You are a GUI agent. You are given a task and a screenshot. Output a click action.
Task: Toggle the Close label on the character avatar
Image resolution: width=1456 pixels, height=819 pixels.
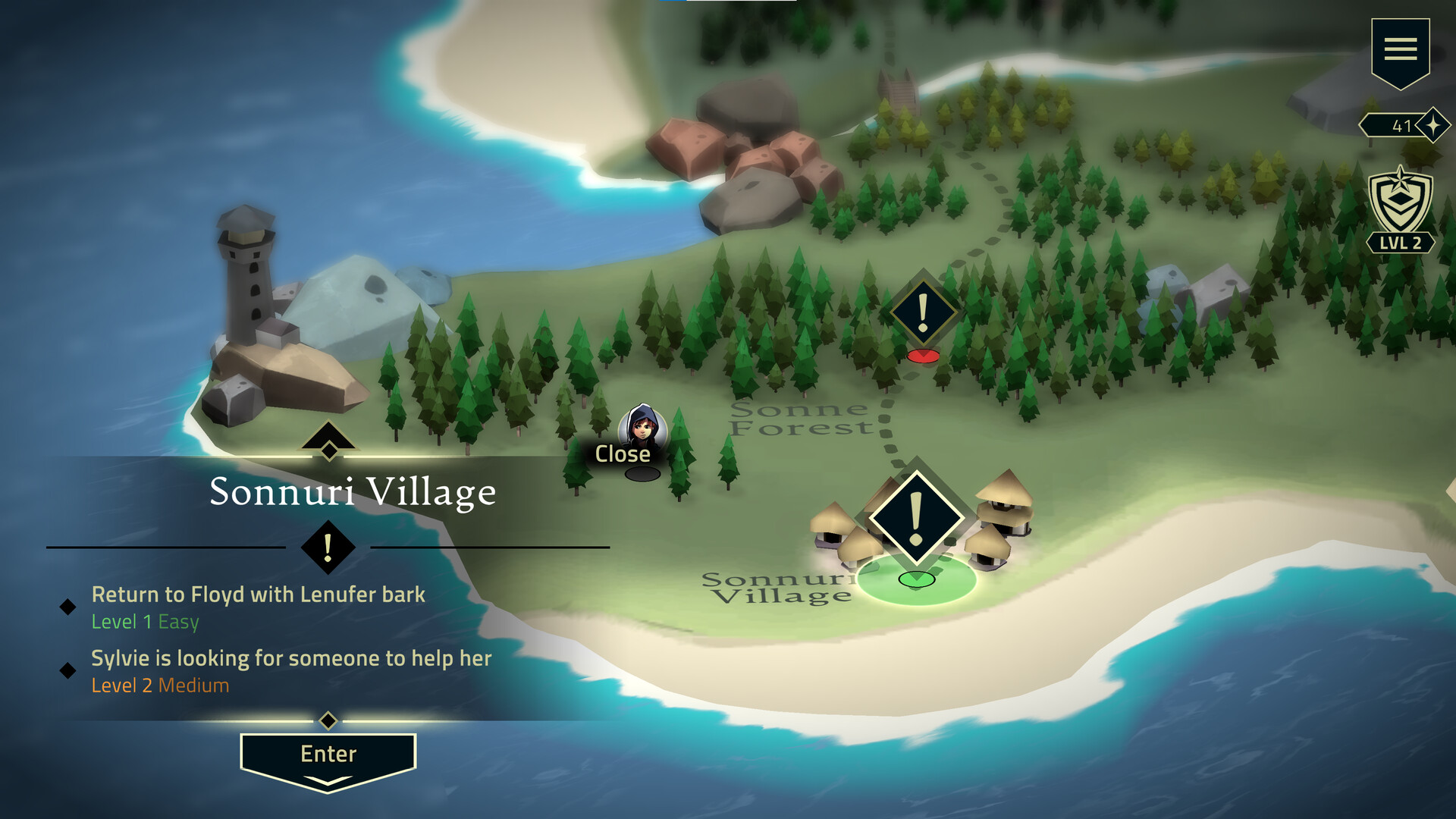pyautogui.click(x=623, y=453)
